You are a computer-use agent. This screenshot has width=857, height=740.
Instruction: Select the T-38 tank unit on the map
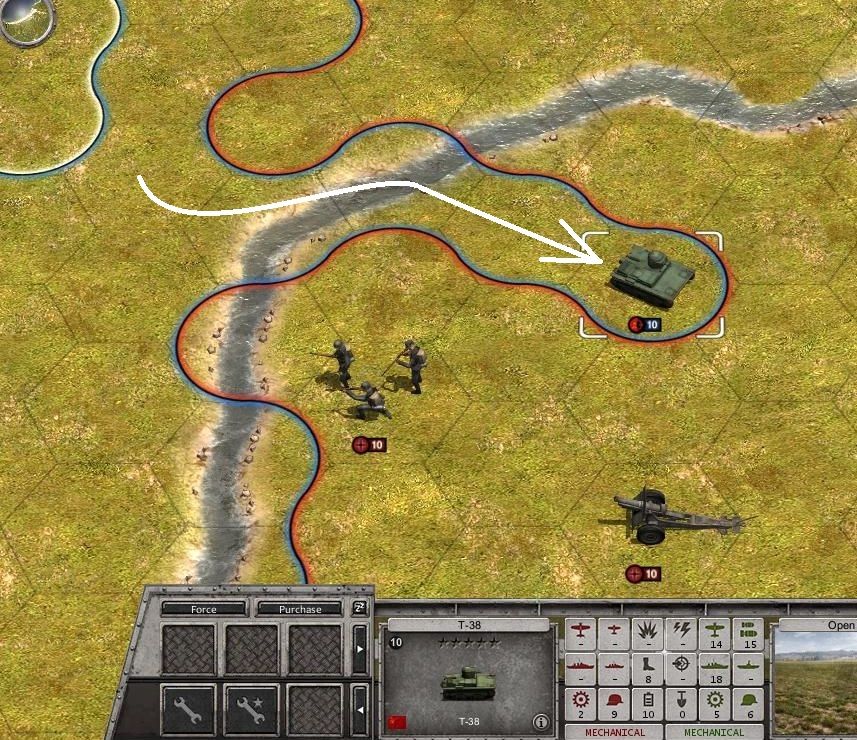coord(650,272)
